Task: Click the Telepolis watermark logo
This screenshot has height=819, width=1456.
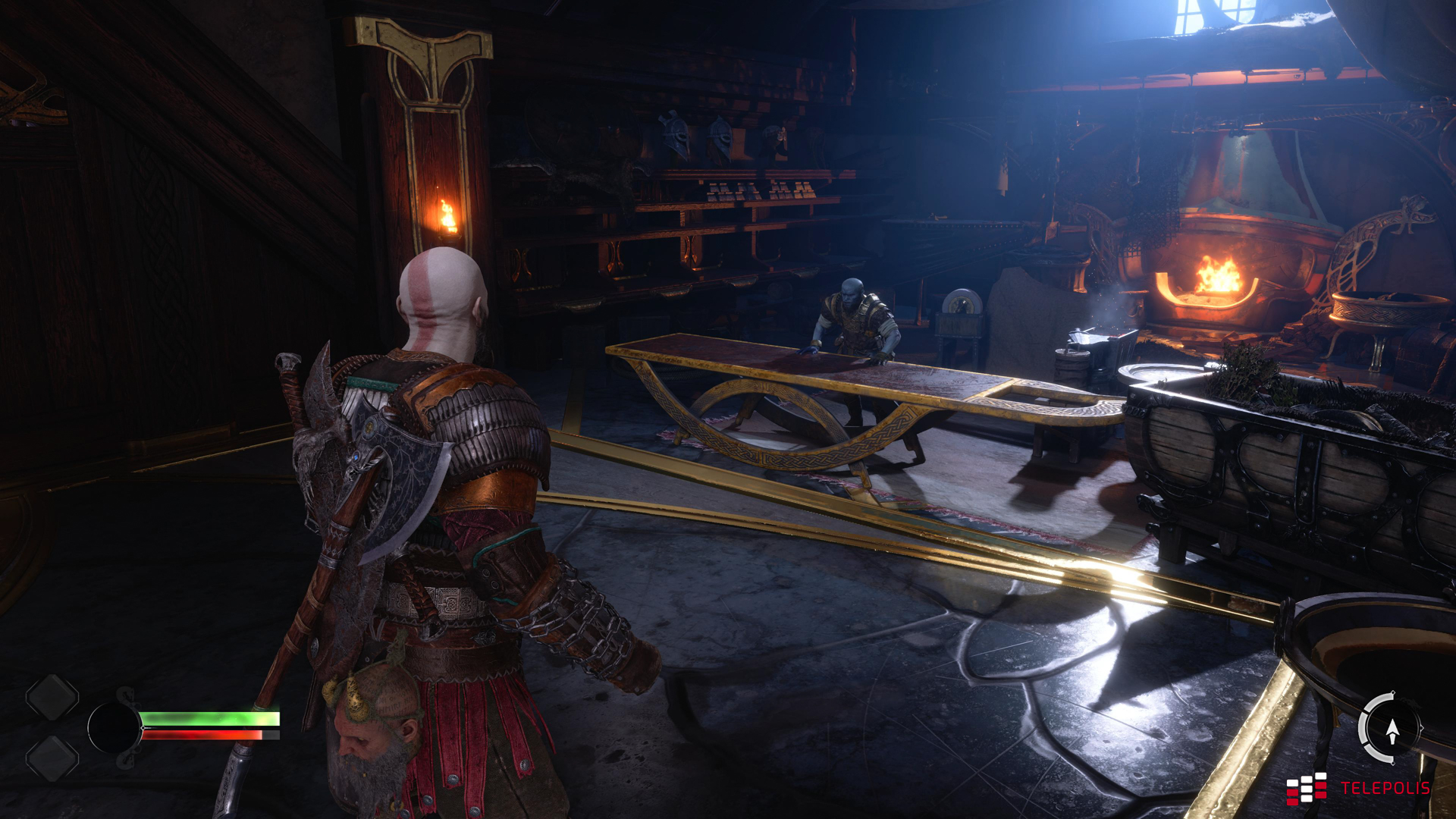Action: click(1357, 788)
